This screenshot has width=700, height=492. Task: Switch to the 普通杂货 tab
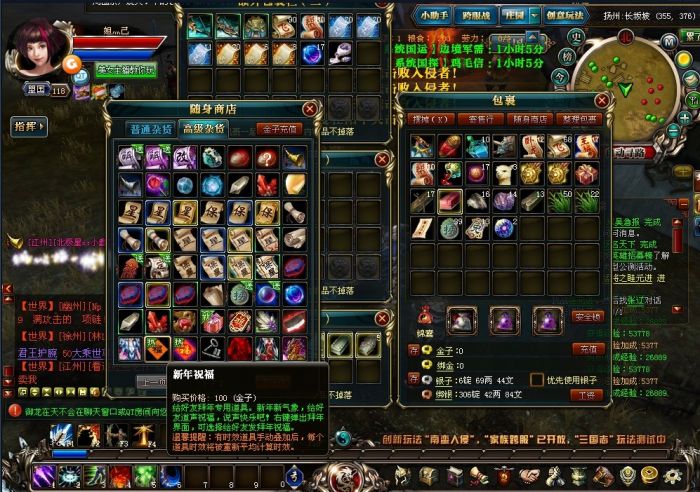148,129
